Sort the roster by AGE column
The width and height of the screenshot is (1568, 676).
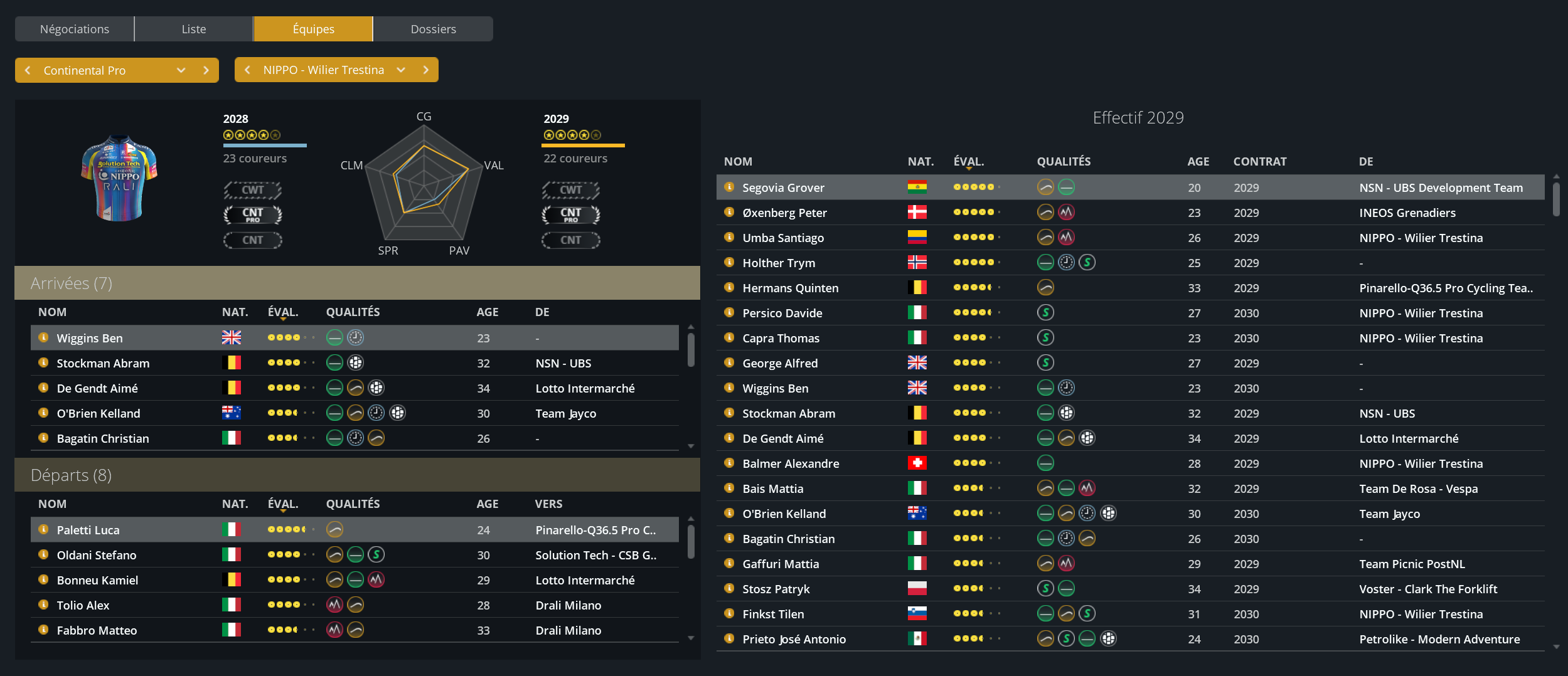(x=1198, y=161)
